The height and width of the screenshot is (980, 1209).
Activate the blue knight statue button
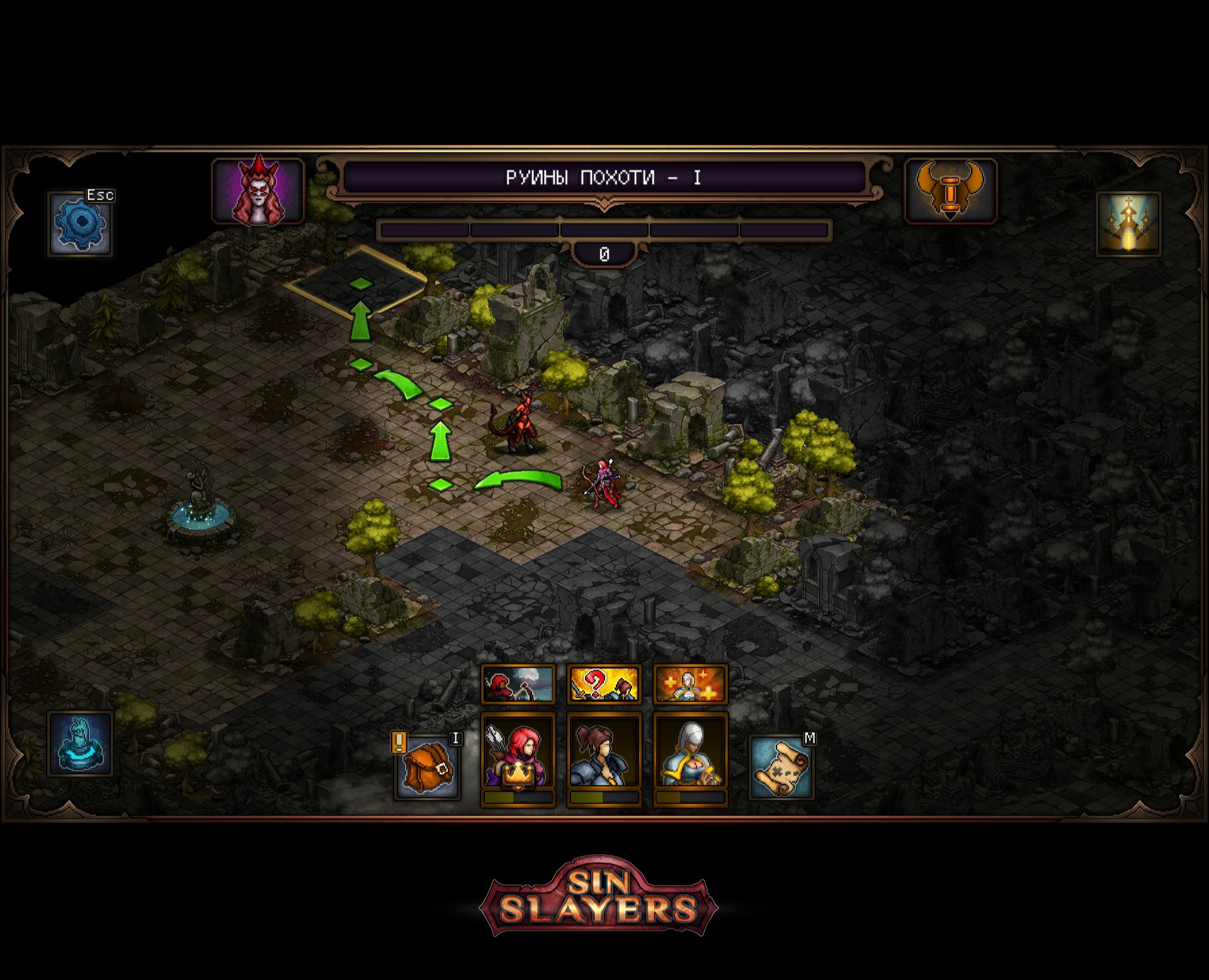pyautogui.click(x=80, y=744)
